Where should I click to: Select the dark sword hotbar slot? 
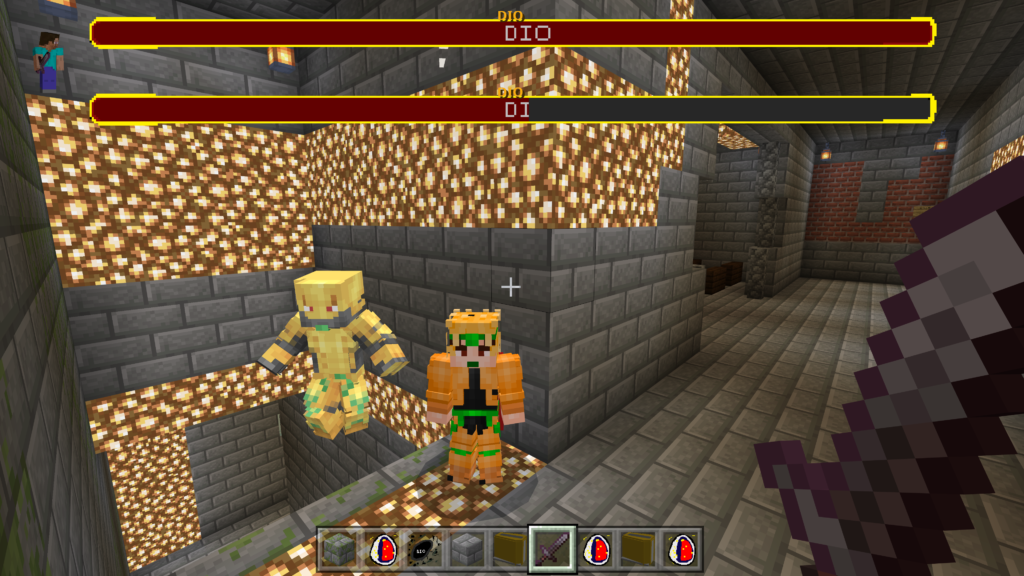click(x=552, y=549)
